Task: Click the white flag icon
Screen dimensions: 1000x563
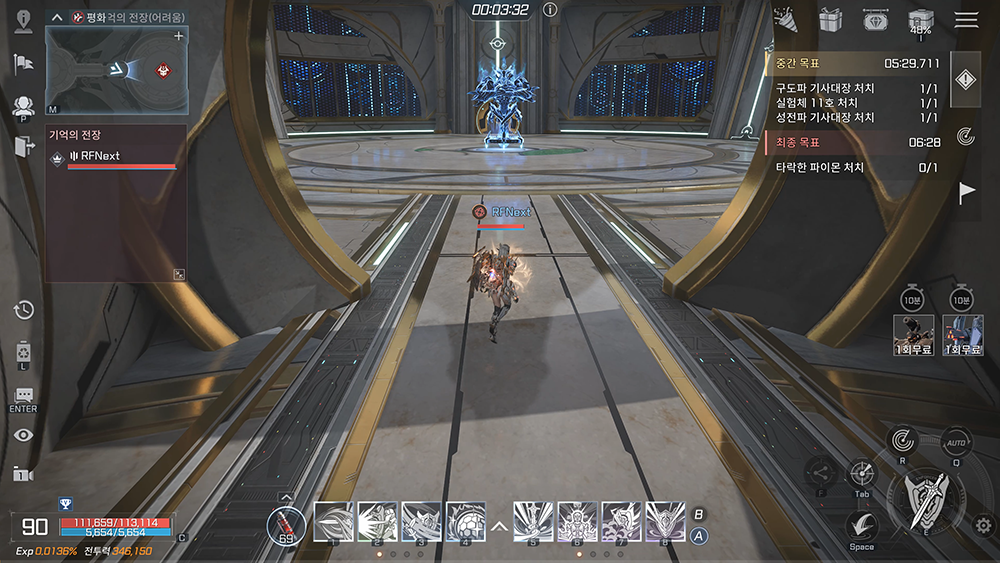Action: pos(967,193)
